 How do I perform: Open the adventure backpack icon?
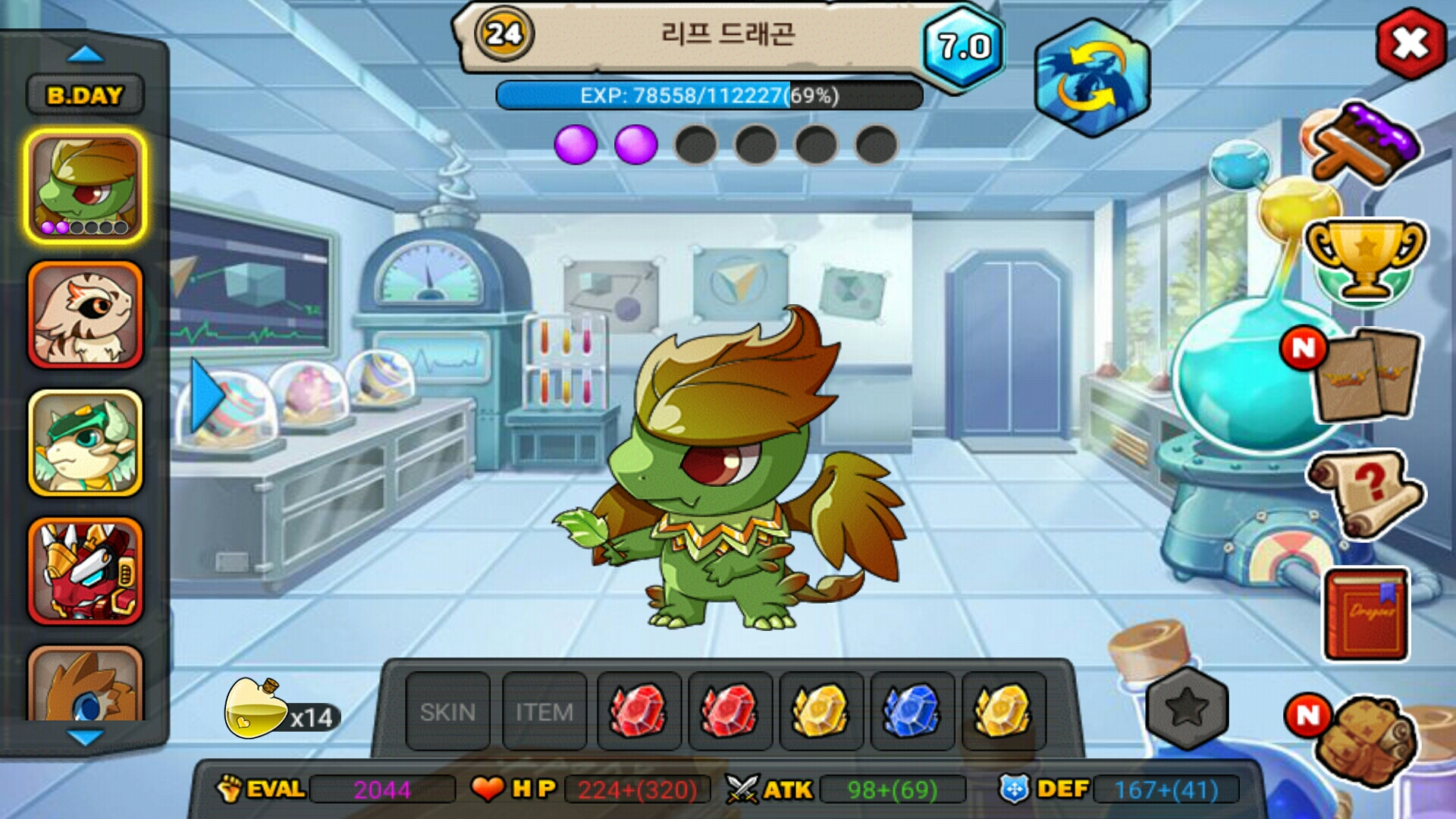pos(1365,739)
